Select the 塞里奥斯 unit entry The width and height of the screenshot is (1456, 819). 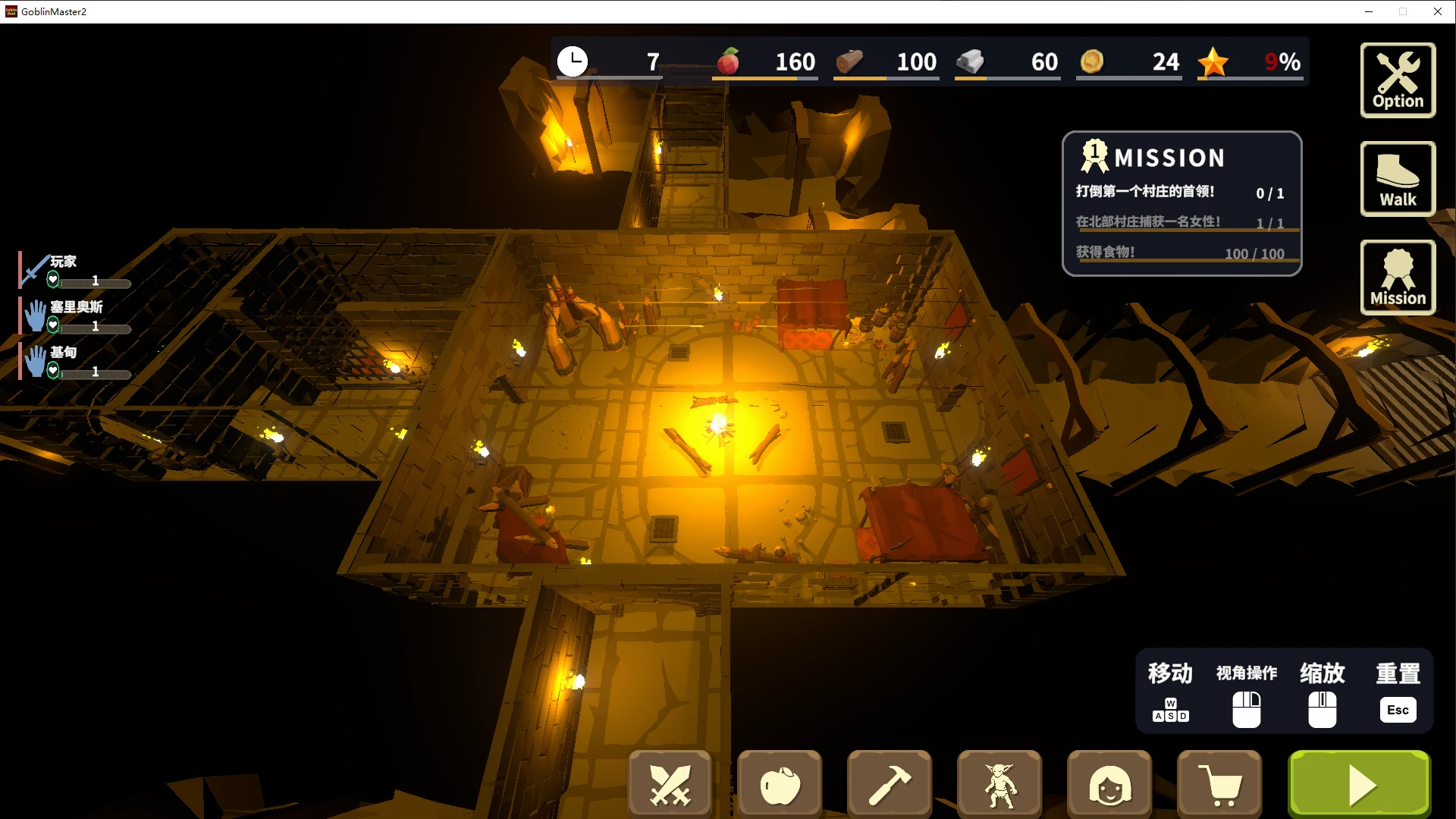75,316
